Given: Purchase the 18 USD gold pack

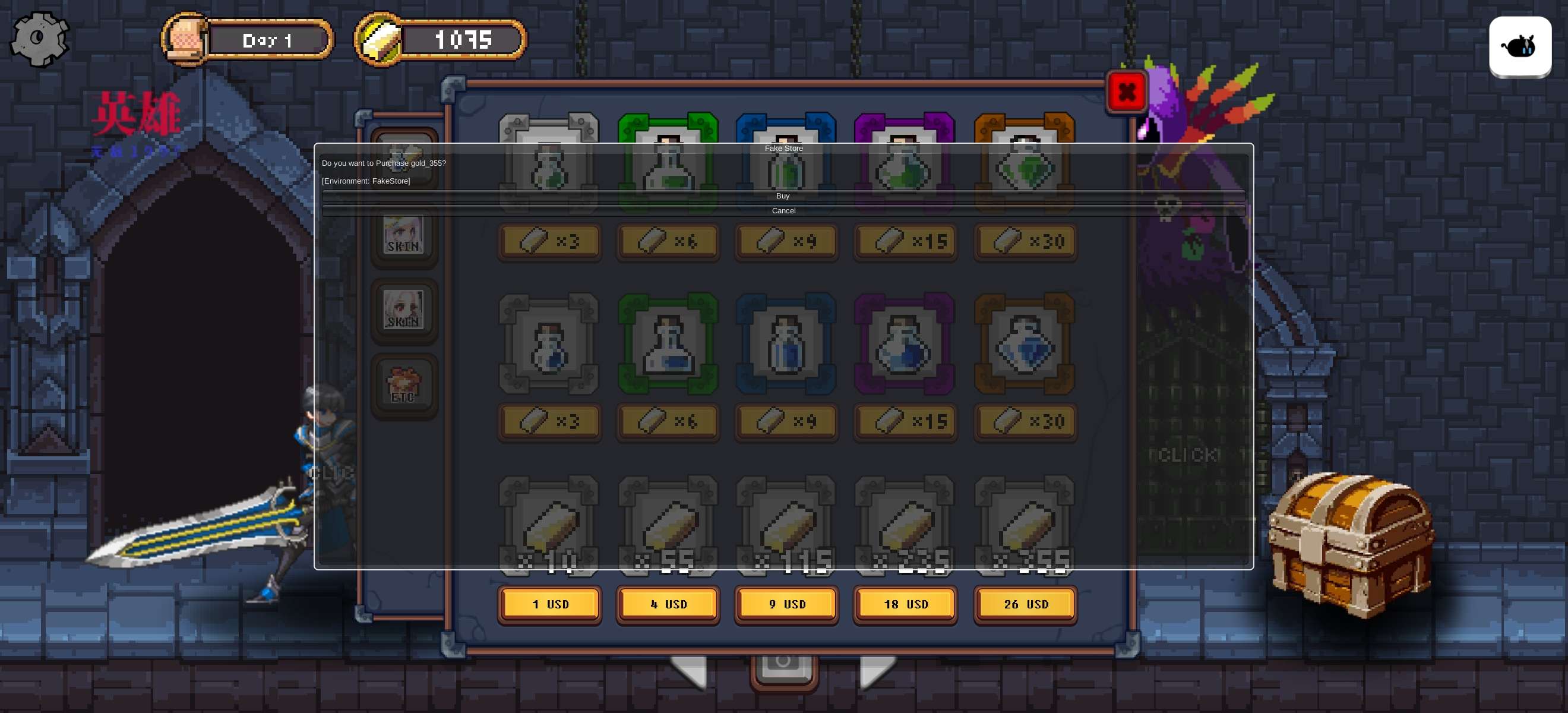Looking at the screenshot, I should click(905, 604).
